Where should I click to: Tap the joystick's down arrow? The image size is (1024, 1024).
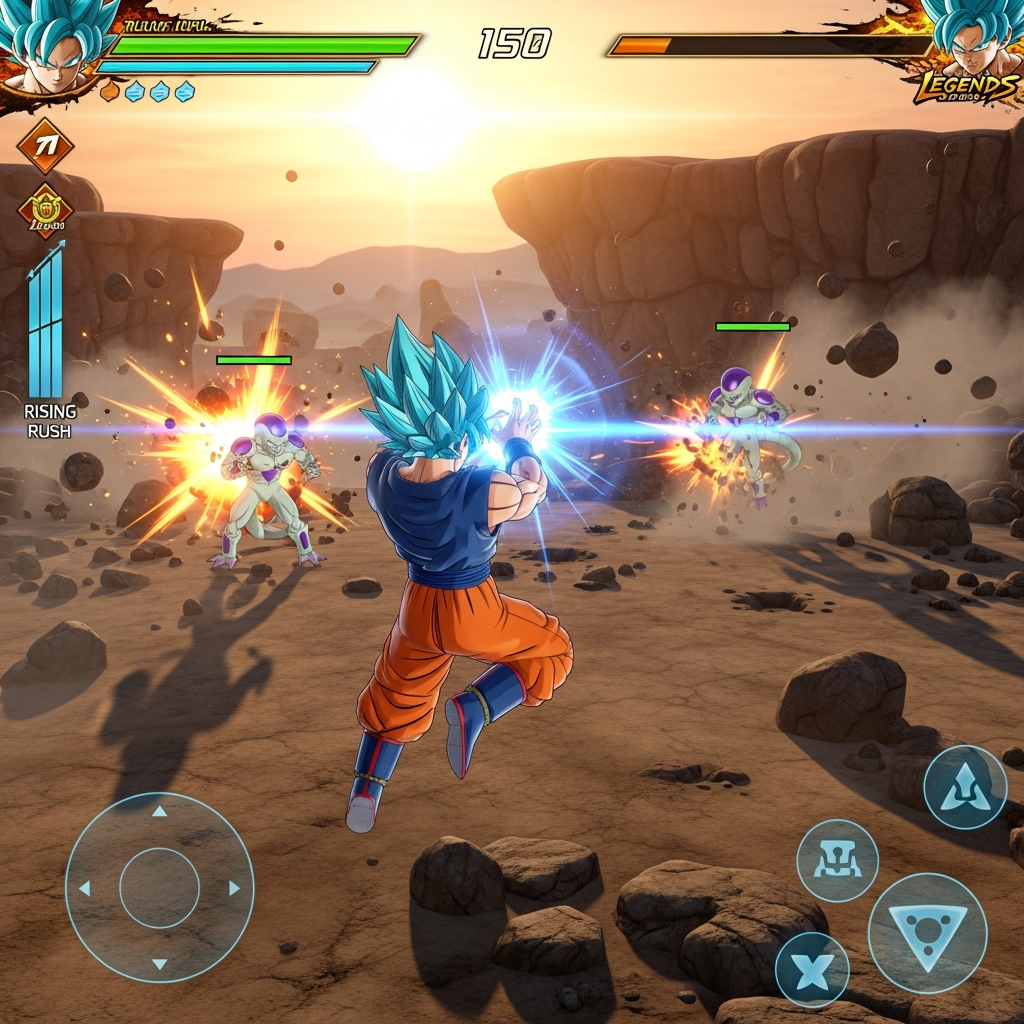pyautogui.click(x=159, y=963)
